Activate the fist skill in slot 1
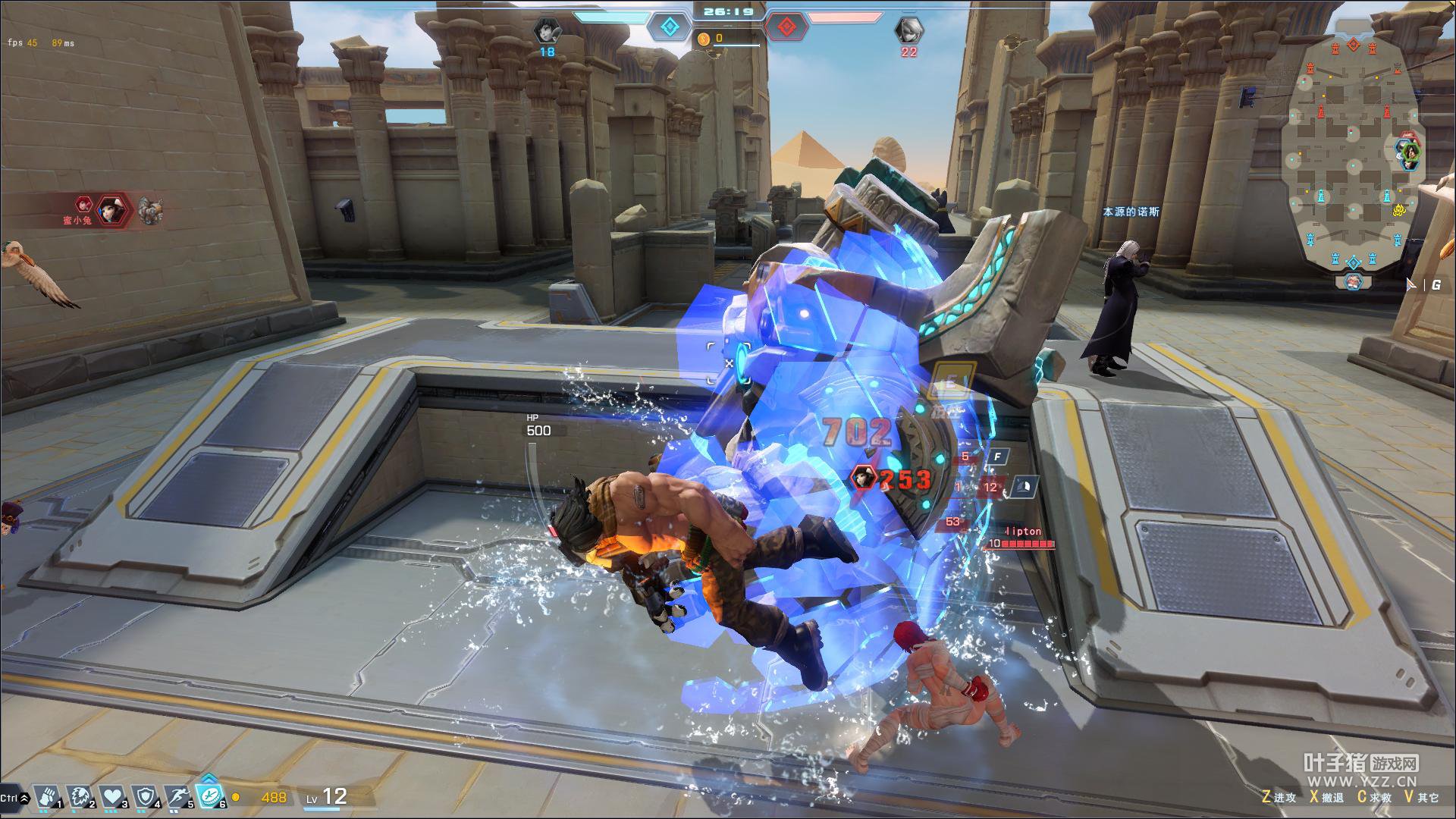Viewport: 1456px width, 819px height. click(46, 796)
